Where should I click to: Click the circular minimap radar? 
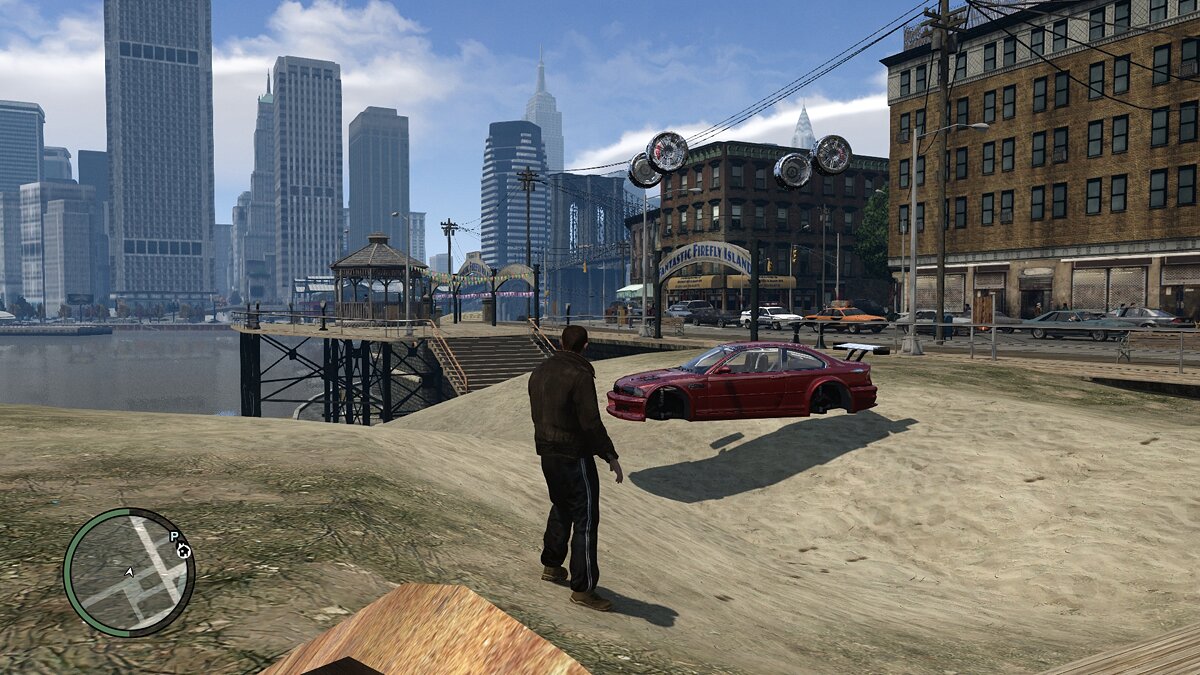click(x=129, y=572)
